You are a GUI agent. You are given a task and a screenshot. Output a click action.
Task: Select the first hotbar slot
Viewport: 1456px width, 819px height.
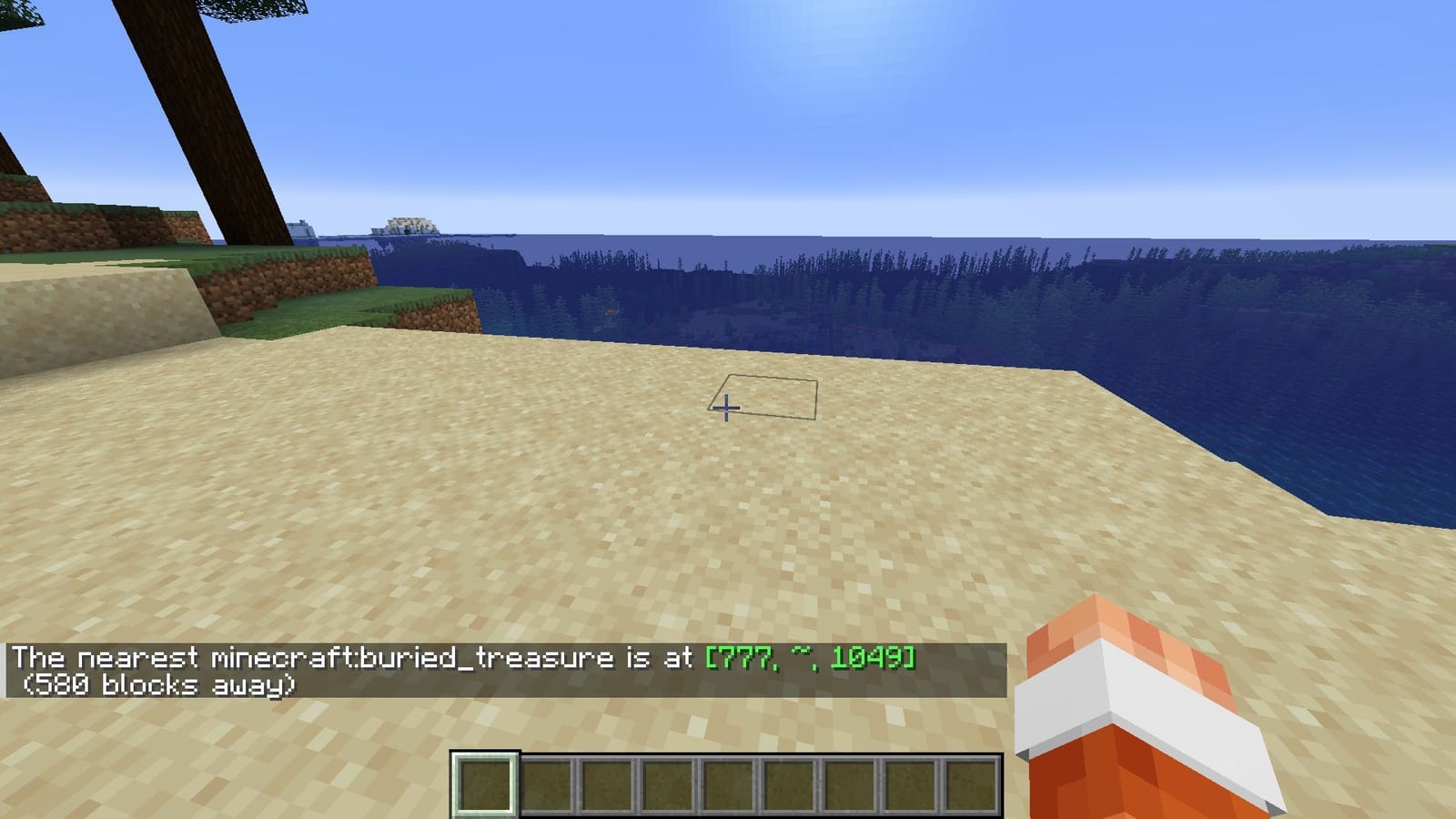point(487,783)
